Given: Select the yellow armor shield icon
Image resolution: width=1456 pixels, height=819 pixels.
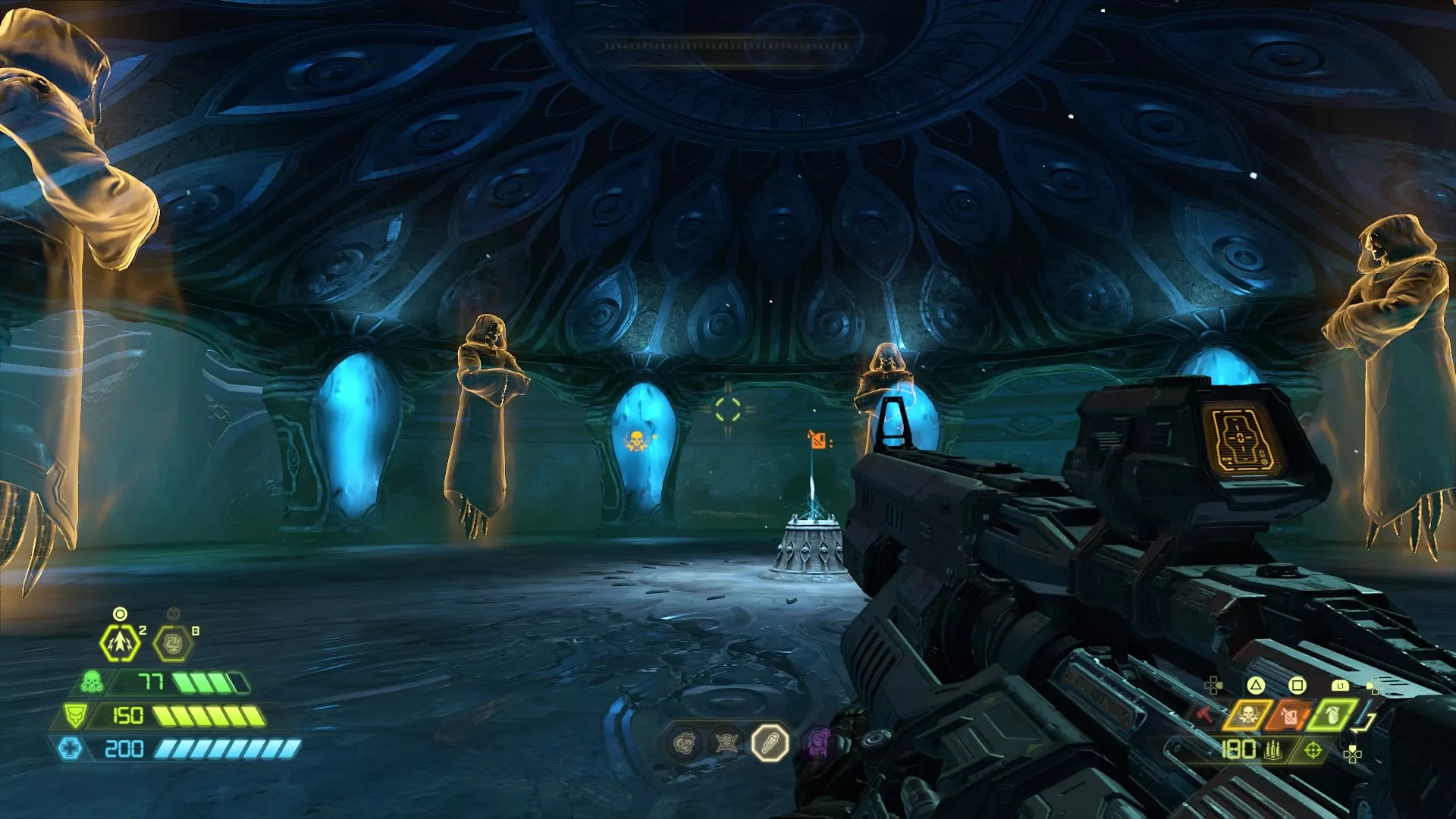Looking at the screenshot, I should (x=75, y=717).
